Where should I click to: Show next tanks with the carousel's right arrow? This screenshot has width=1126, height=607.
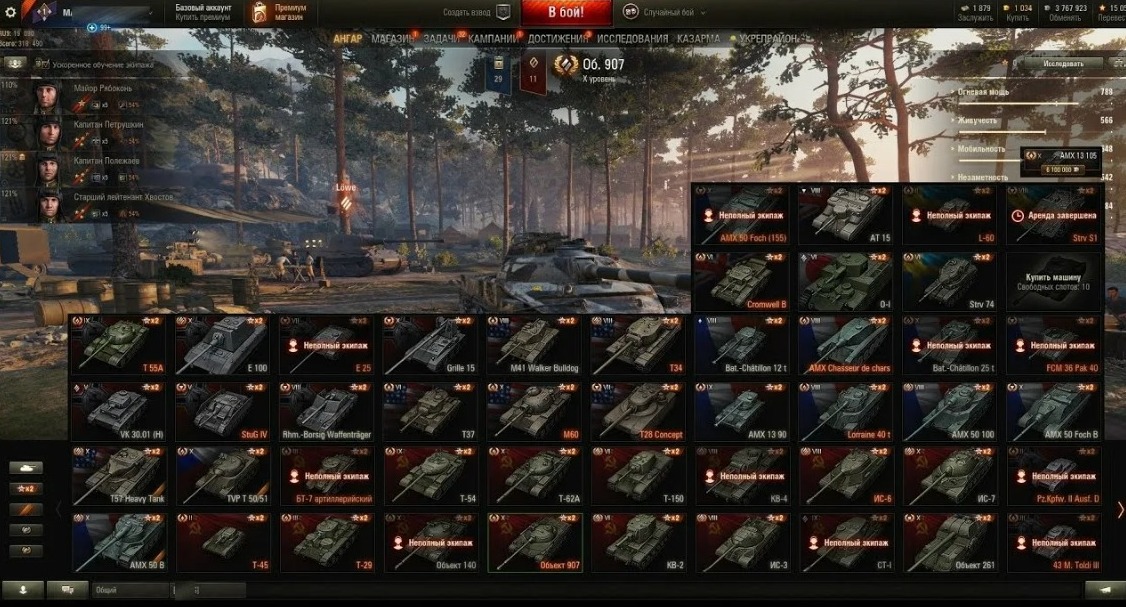(1119, 510)
